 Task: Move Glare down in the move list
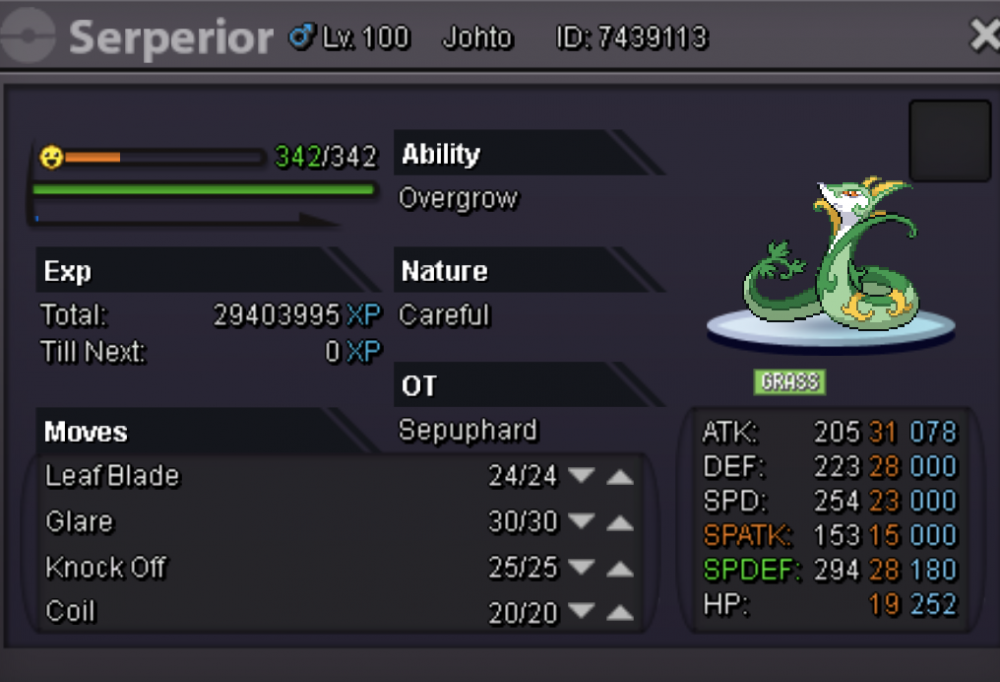click(x=581, y=522)
